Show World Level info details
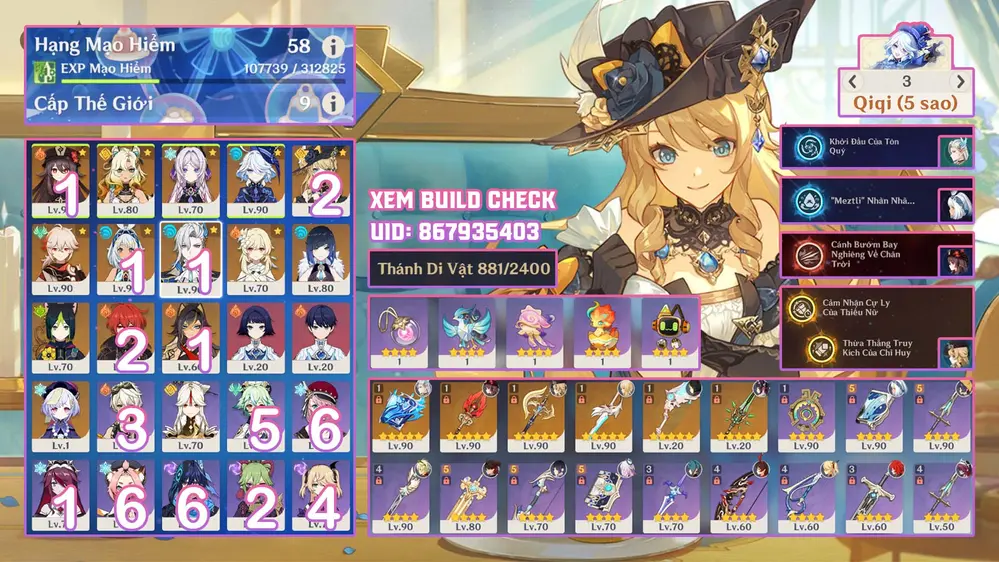The width and height of the screenshot is (999, 562). (x=332, y=103)
